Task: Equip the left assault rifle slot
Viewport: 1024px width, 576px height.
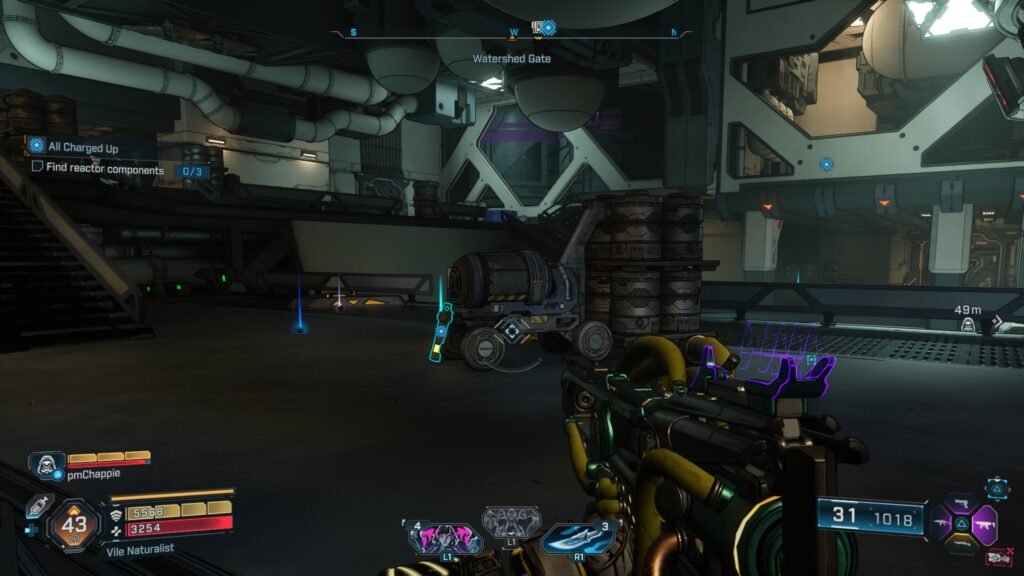Action: click(x=940, y=521)
